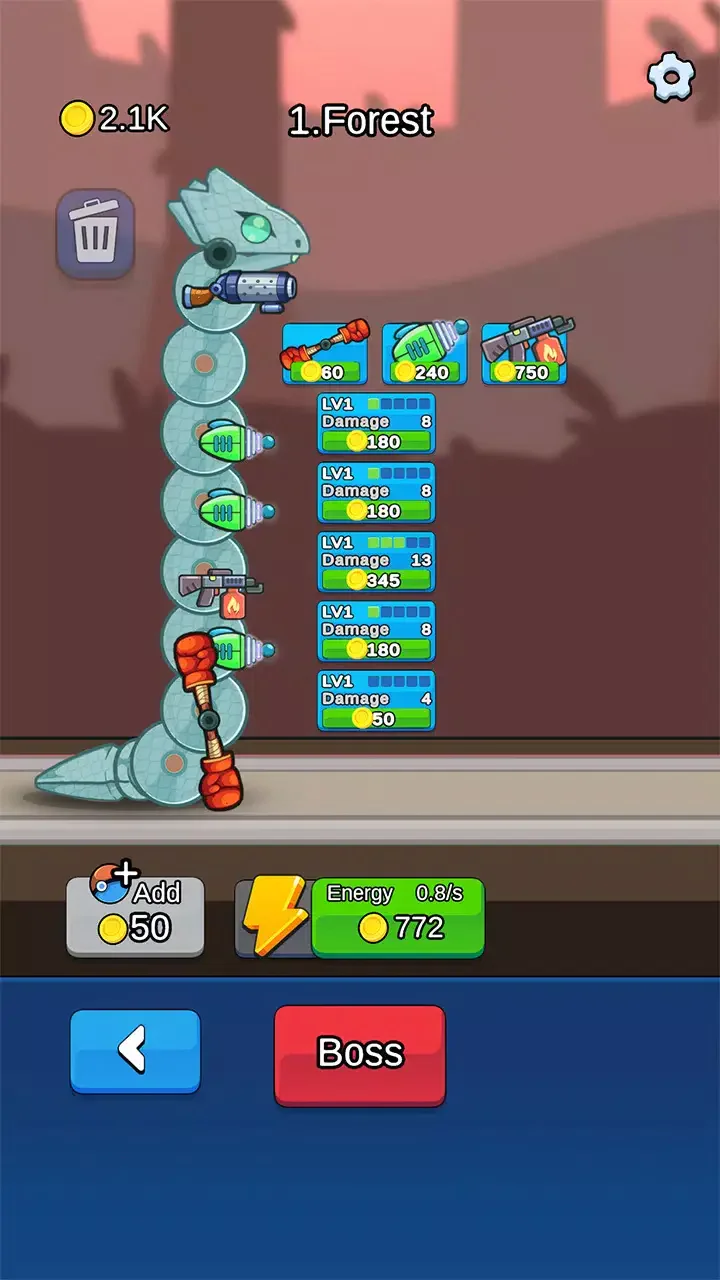Start the Boss fight
The height and width of the screenshot is (1280, 720).
pyautogui.click(x=359, y=1054)
